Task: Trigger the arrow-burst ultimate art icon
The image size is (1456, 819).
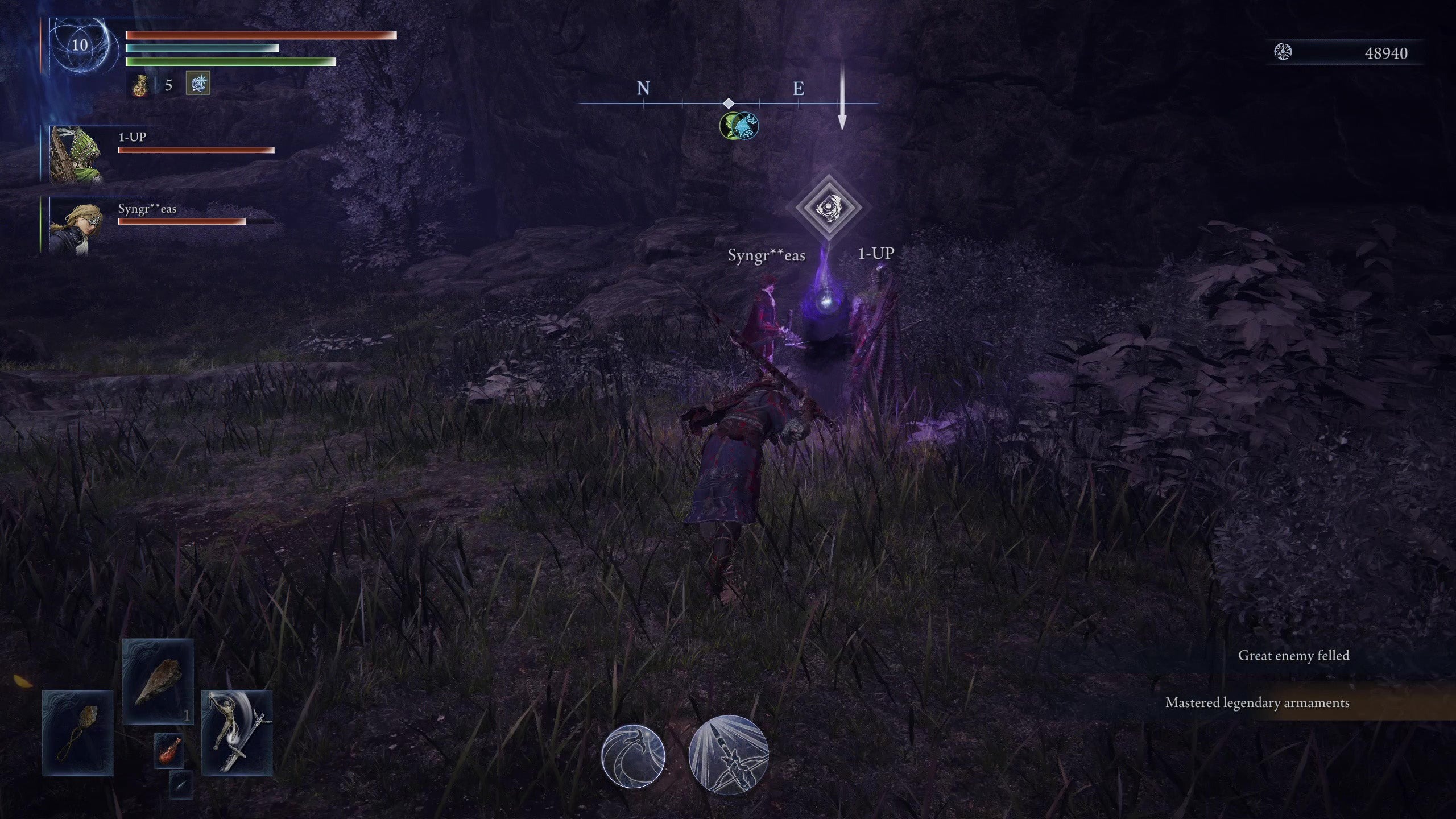Action: (729, 754)
